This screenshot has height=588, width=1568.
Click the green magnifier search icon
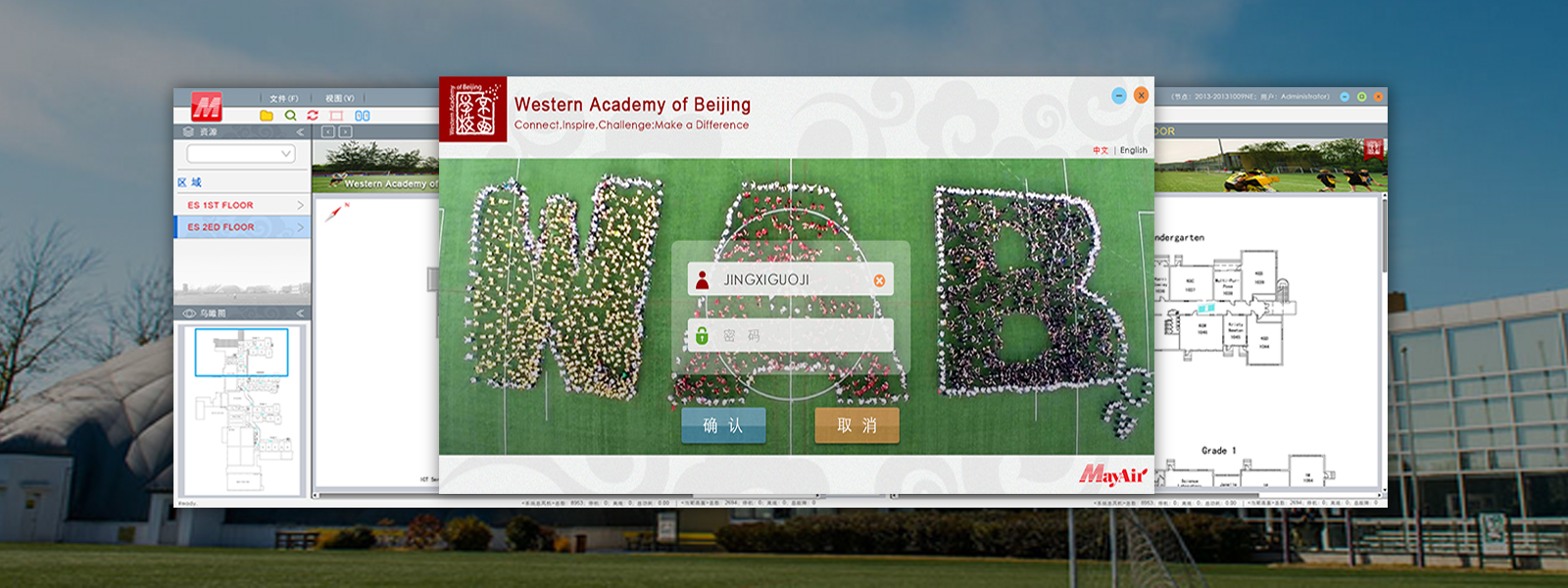click(x=290, y=116)
